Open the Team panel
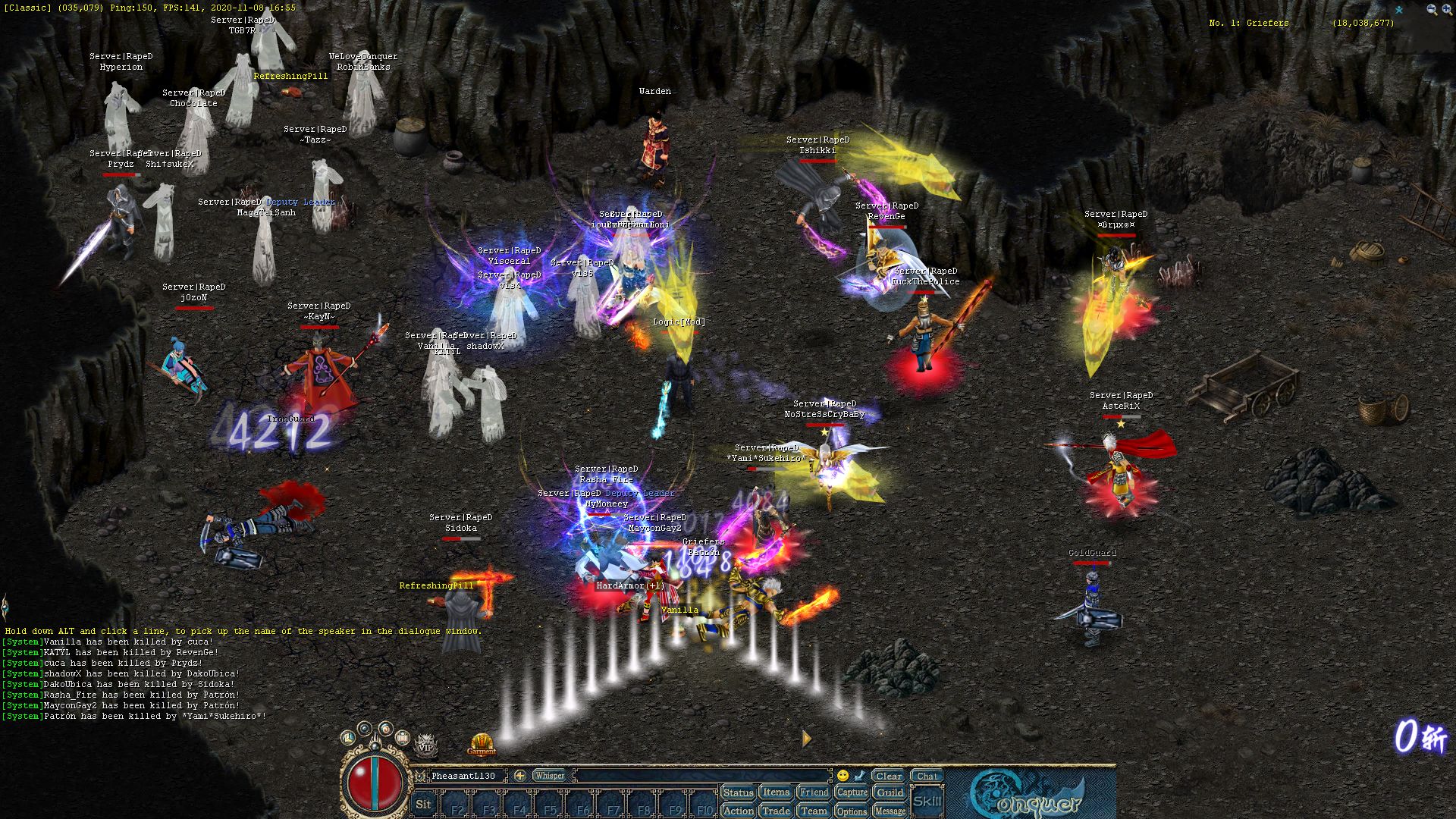The height and width of the screenshot is (819, 1456). [x=814, y=811]
